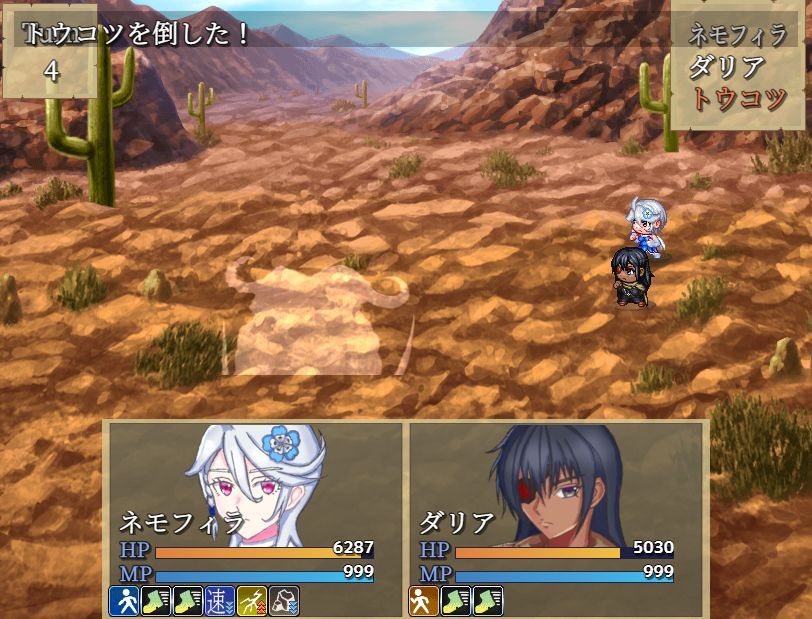The image size is (812, 619).
Task: Click the blue walking figure status icon
Action: (x=124, y=601)
